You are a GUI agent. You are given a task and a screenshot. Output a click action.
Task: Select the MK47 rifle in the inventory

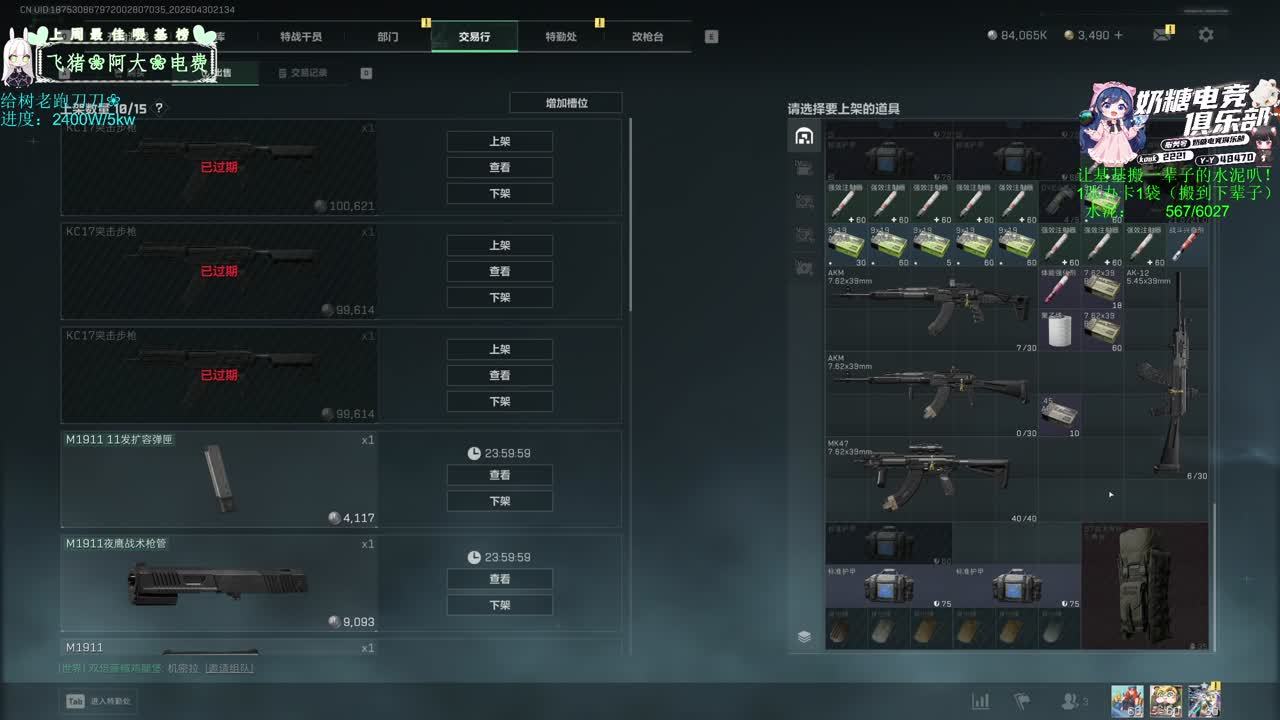930,477
